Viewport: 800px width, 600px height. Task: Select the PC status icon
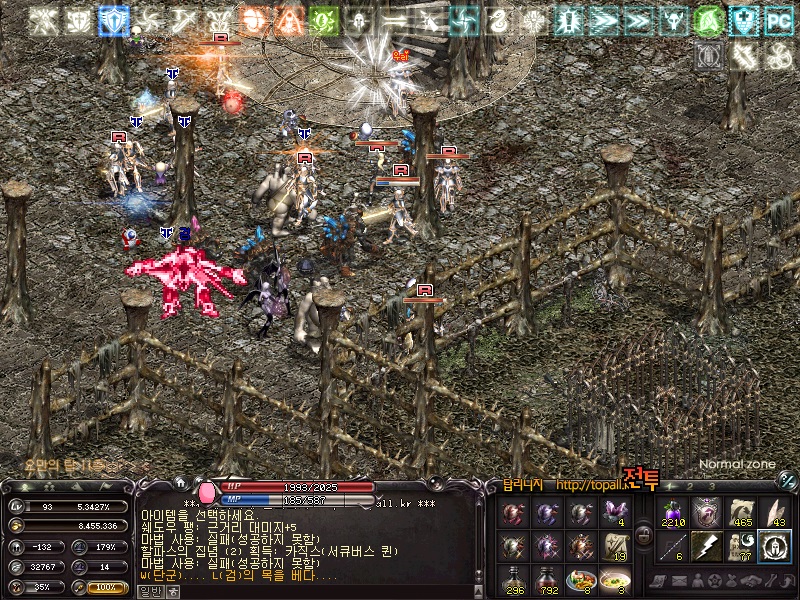tap(777, 20)
